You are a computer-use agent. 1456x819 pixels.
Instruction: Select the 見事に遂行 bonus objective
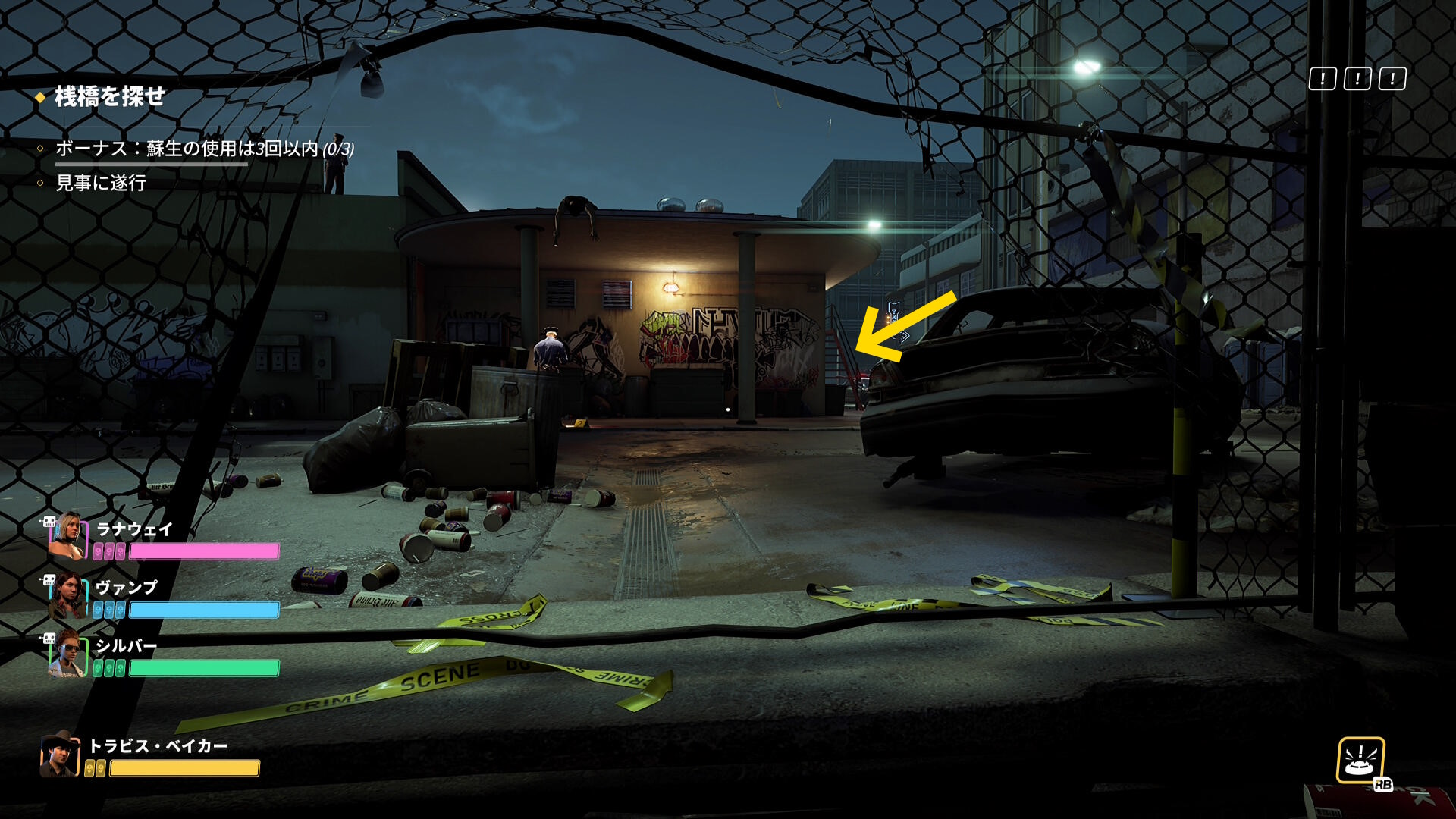pos(101,183)
